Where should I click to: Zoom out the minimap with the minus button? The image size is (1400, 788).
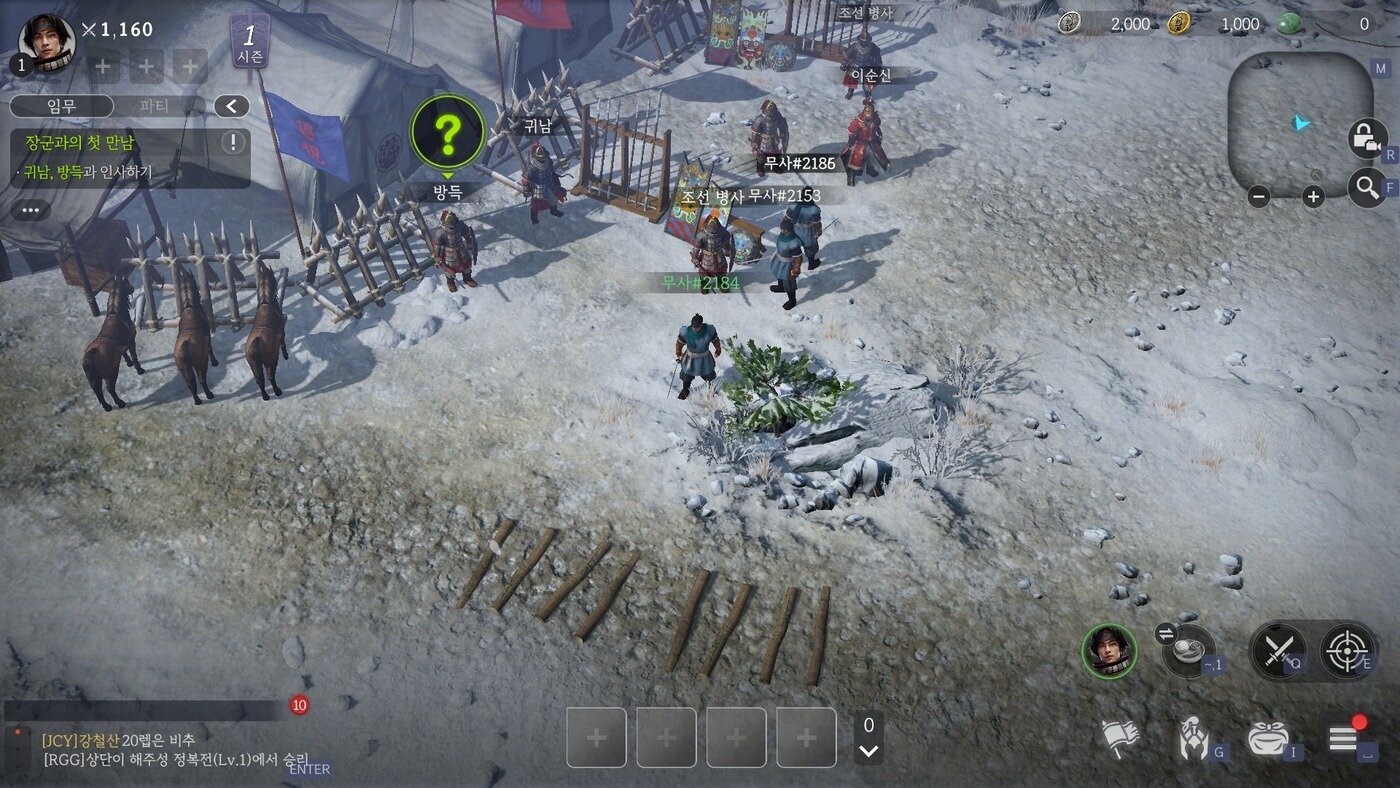point(1259,197)
